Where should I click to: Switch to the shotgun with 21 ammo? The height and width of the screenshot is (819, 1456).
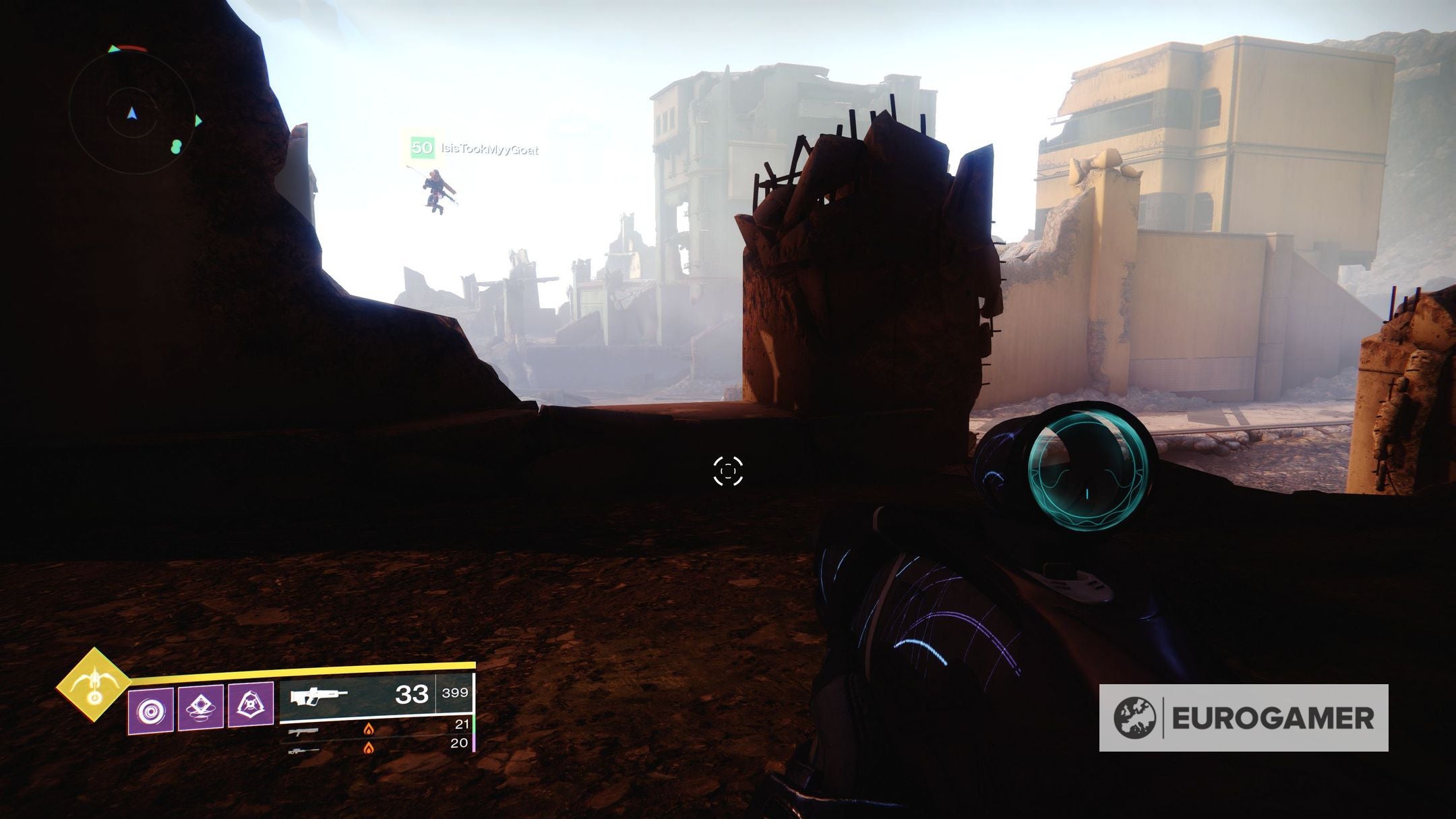point(377,728)
